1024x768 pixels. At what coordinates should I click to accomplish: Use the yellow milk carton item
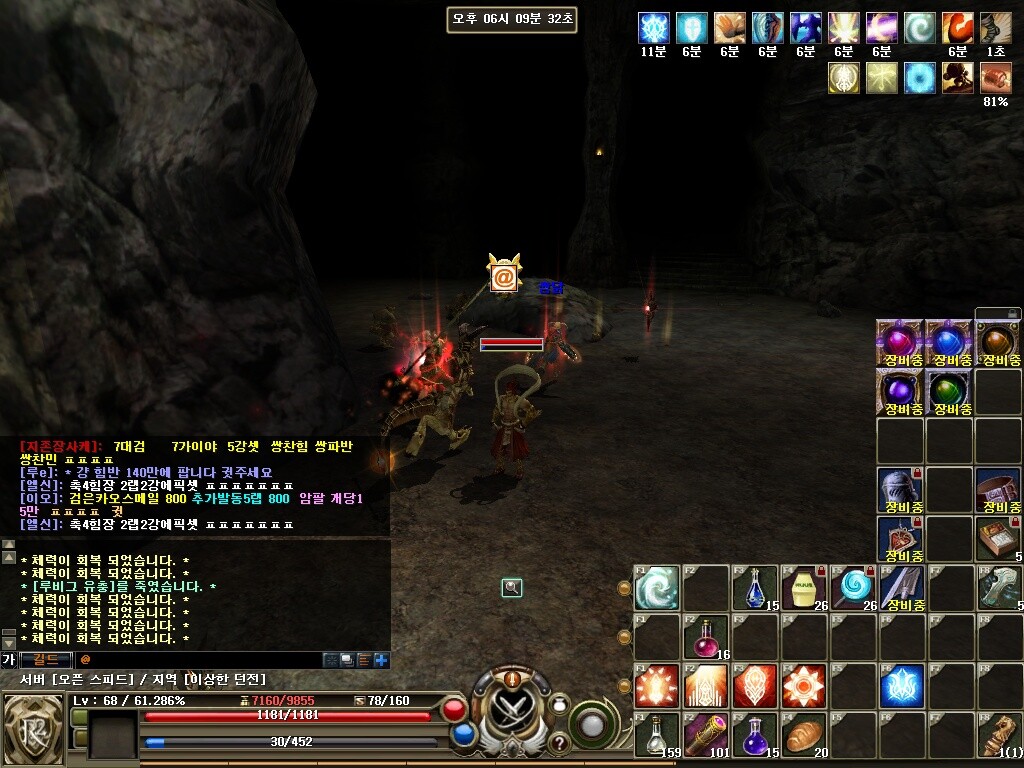[803, 586]
